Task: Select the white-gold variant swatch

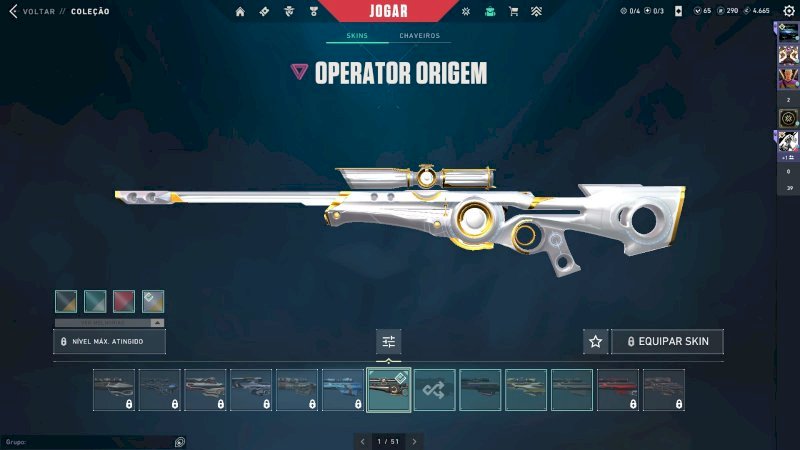Action: click(153, 301)
